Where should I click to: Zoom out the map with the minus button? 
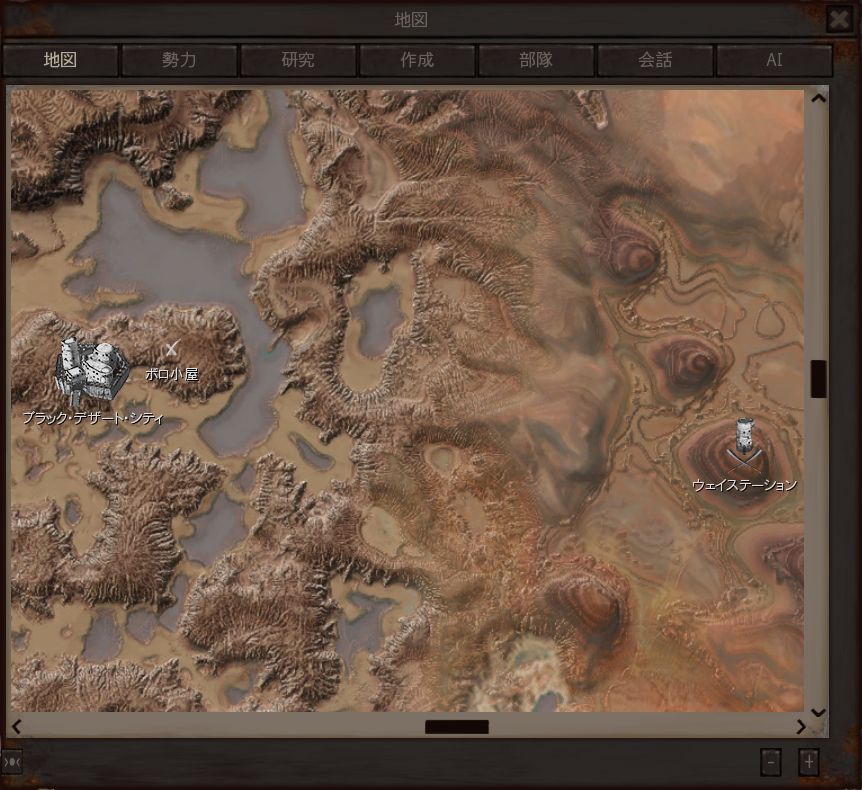tap(770, 762)
